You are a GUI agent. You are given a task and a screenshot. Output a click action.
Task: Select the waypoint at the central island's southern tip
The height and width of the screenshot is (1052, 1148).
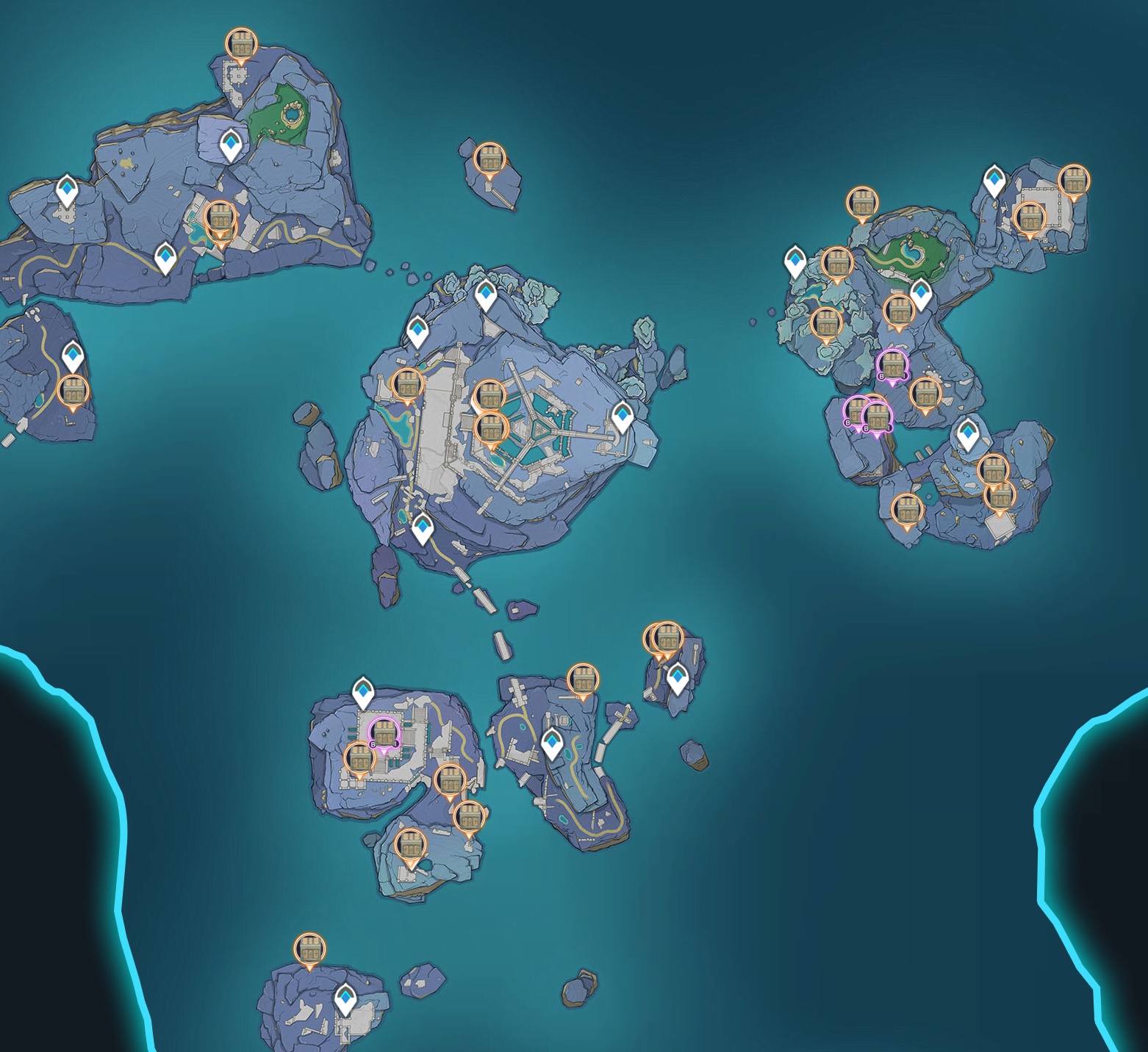(x=422, y=528)
